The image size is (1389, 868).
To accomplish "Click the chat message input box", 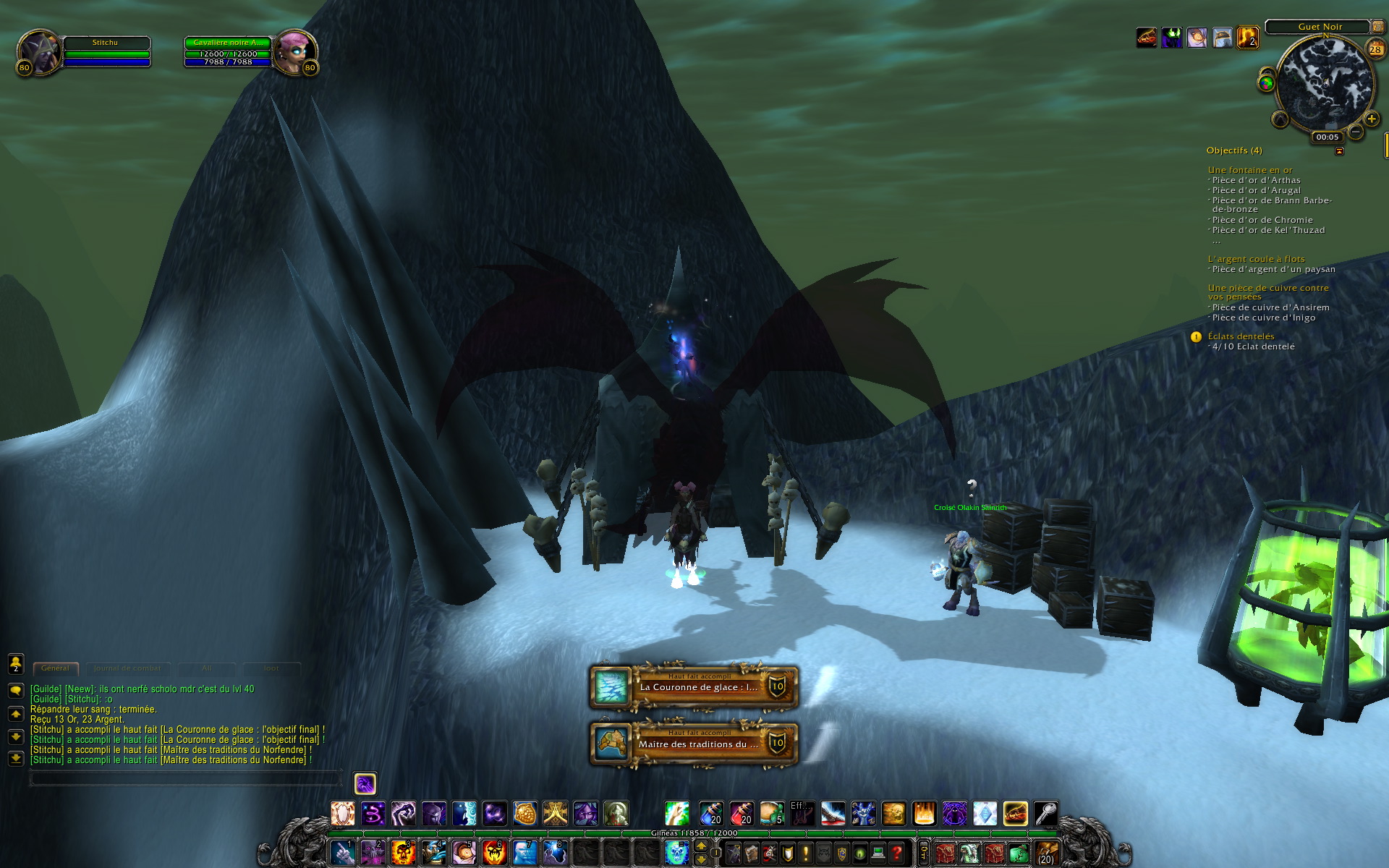I will [x=184, y=778].
